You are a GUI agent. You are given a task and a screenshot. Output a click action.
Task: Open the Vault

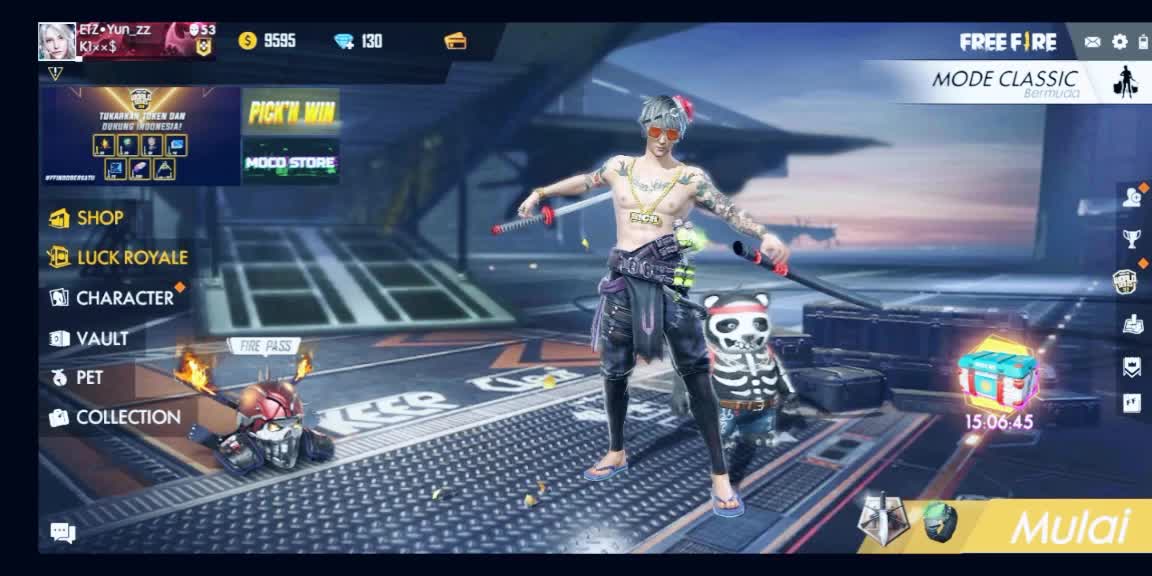(x=100, y=339)
